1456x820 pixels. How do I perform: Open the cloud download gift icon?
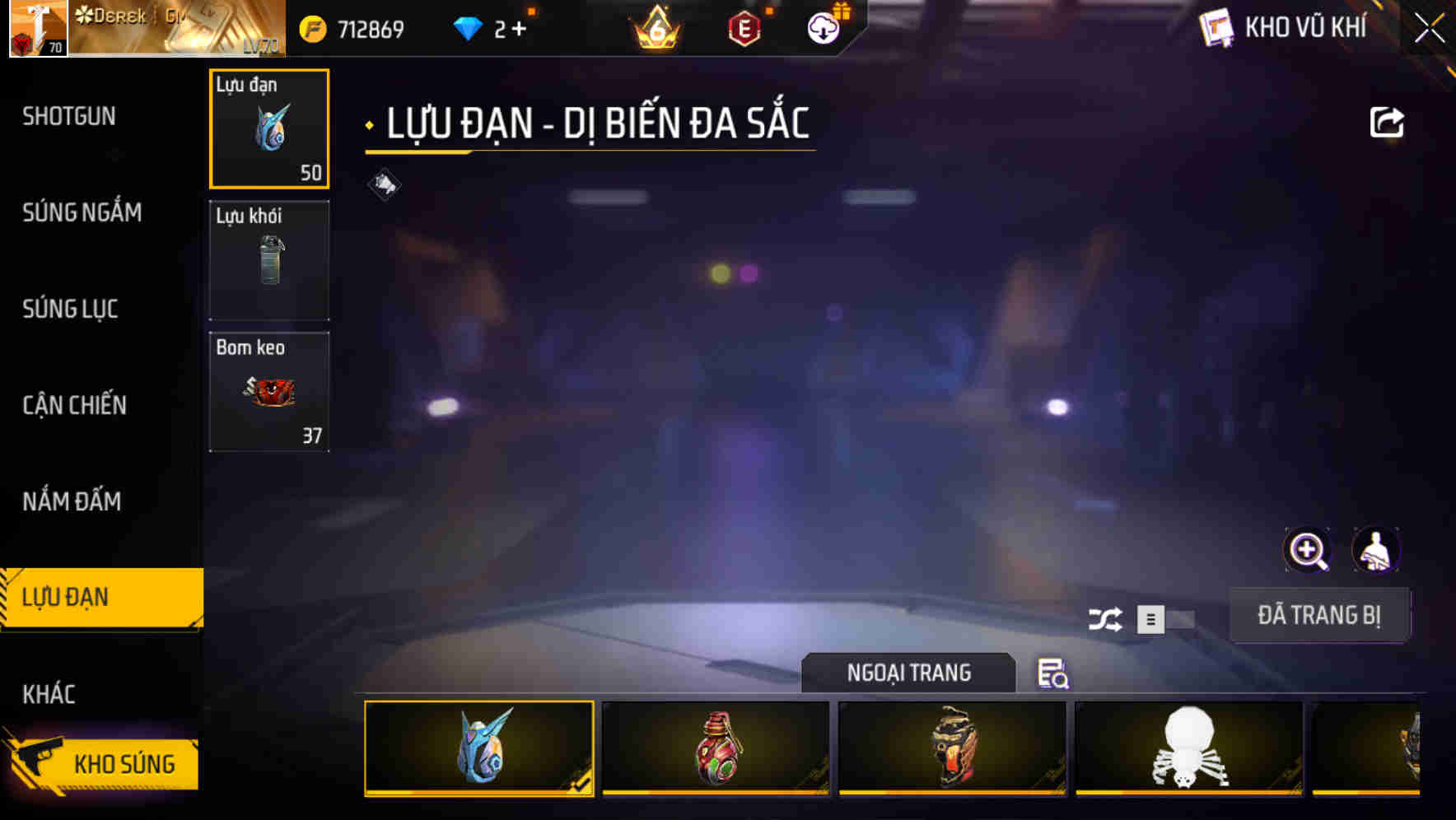821,27
